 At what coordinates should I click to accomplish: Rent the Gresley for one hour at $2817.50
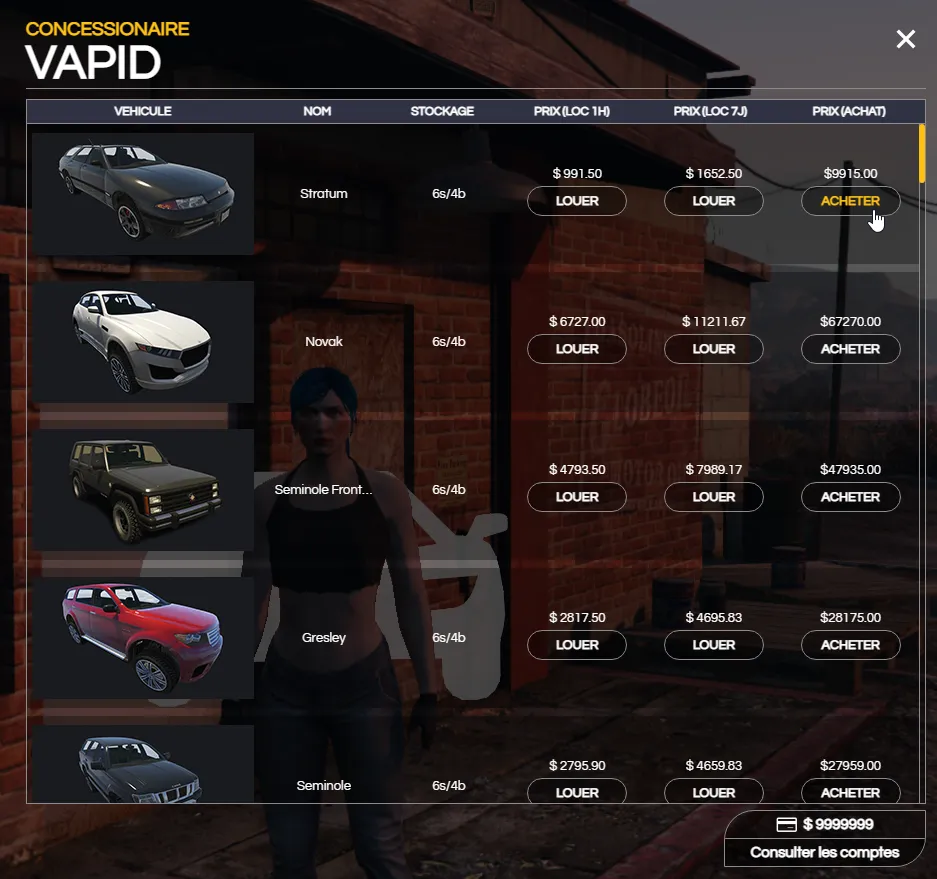[577, 645]
